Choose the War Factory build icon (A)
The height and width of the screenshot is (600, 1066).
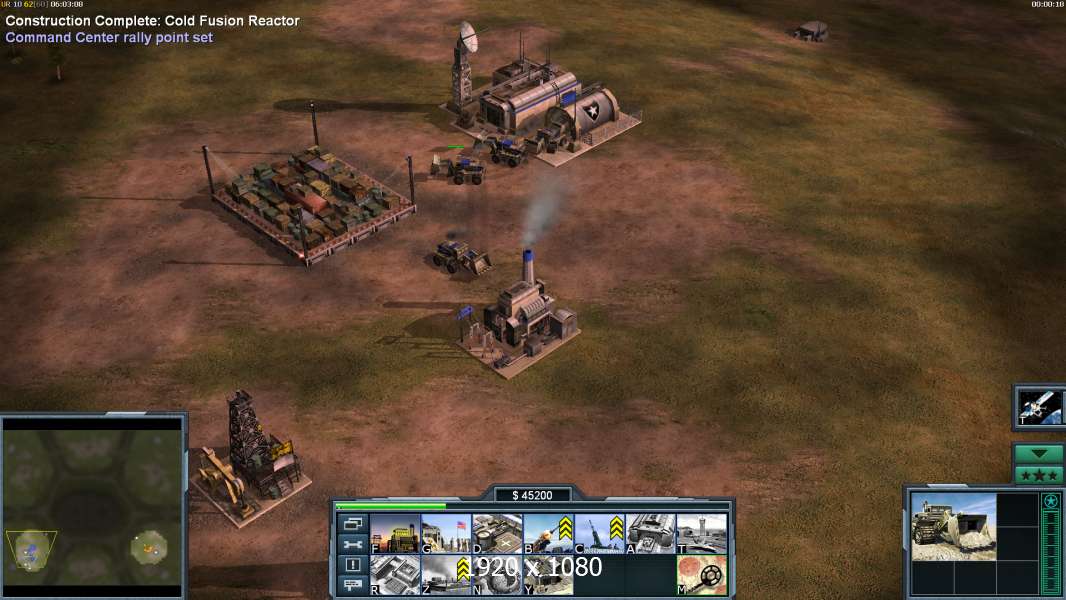pyautogui.click(x=650, y=534)
